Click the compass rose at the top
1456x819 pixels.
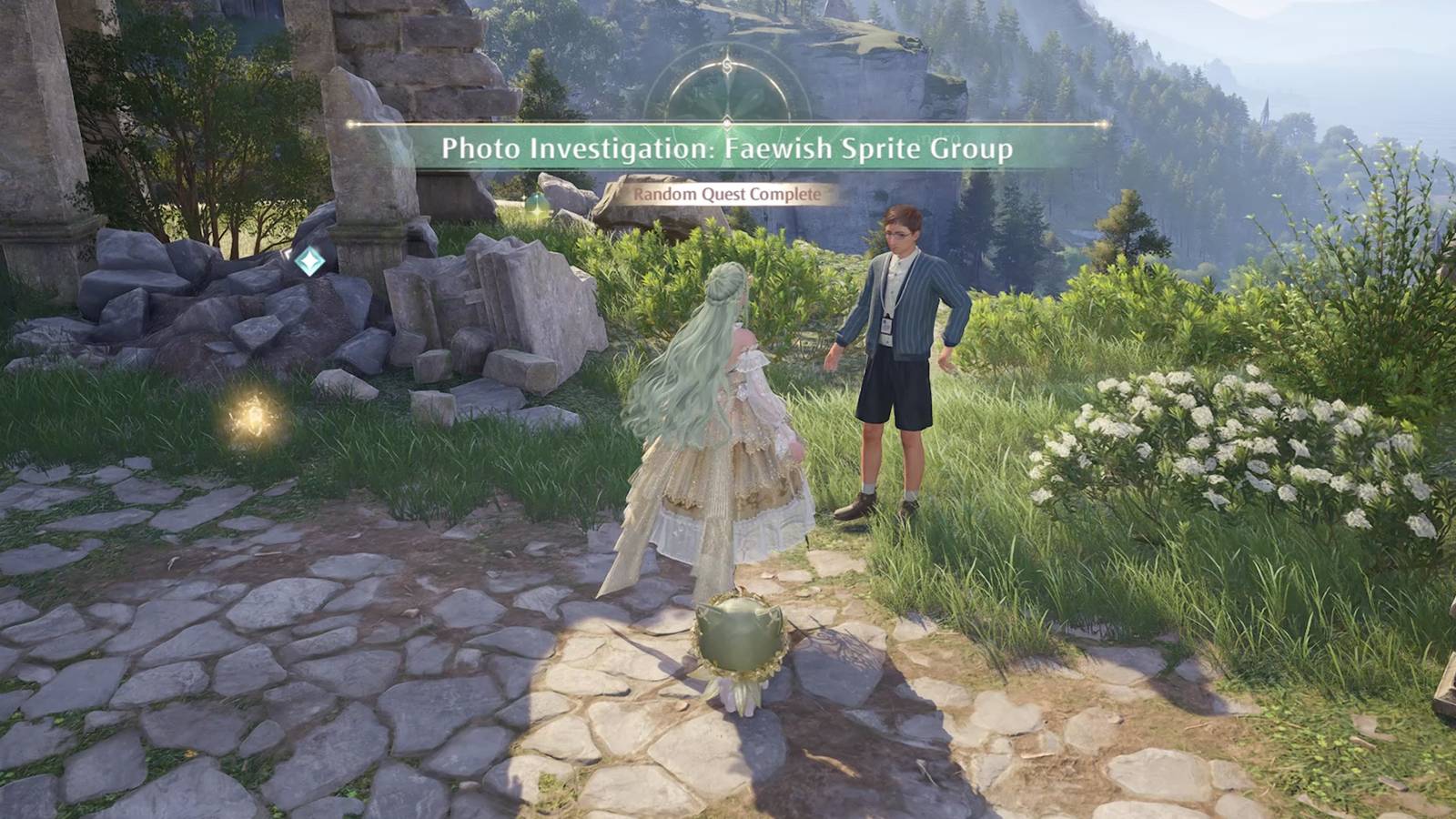point(726,91)
